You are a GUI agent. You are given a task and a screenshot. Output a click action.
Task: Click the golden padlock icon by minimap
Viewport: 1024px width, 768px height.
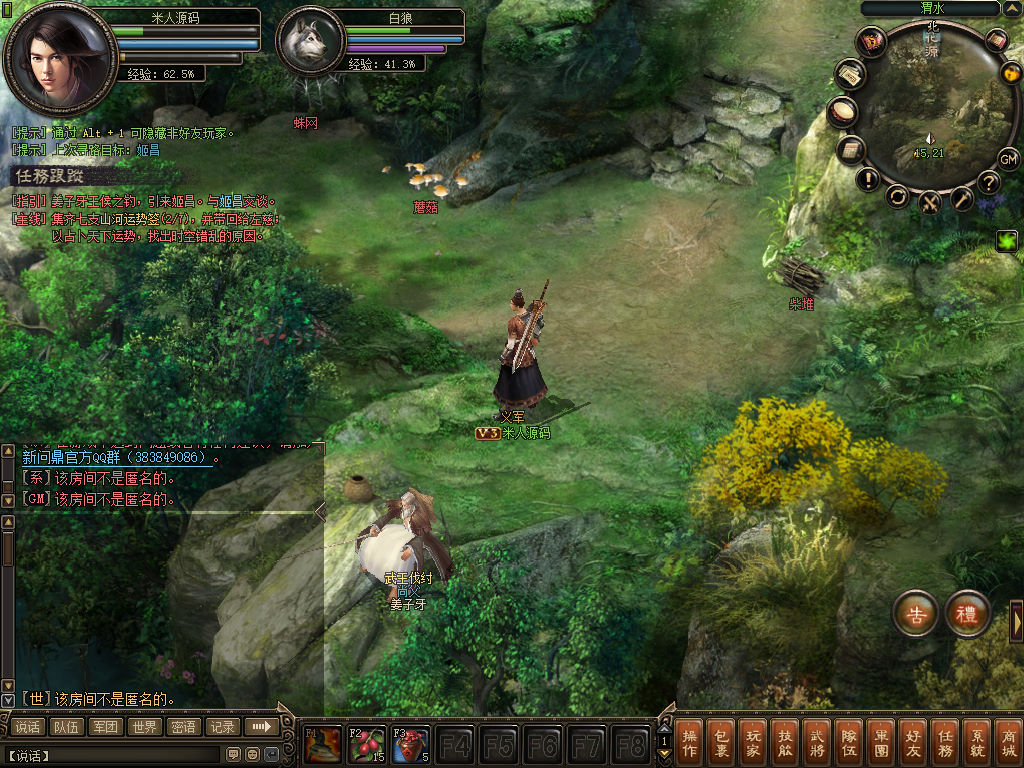point(1010,73)
